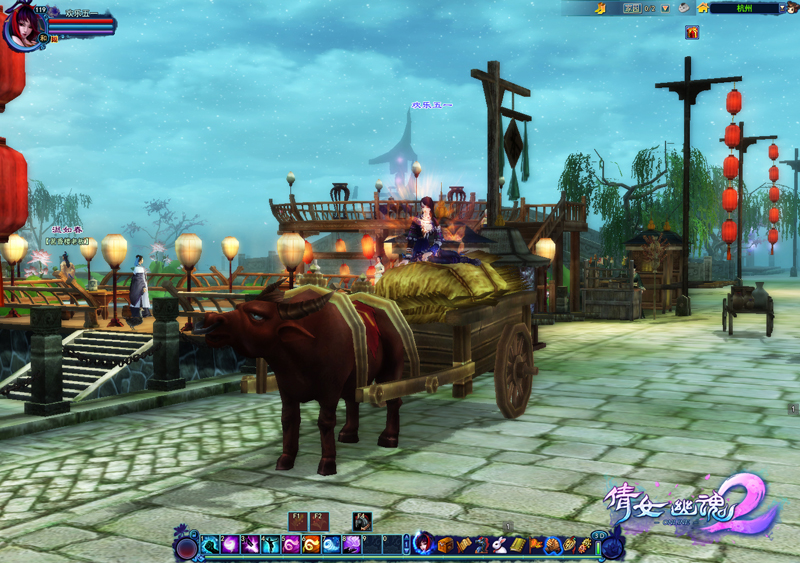
Task: Toggle the 3D view button
Action: 599,536
